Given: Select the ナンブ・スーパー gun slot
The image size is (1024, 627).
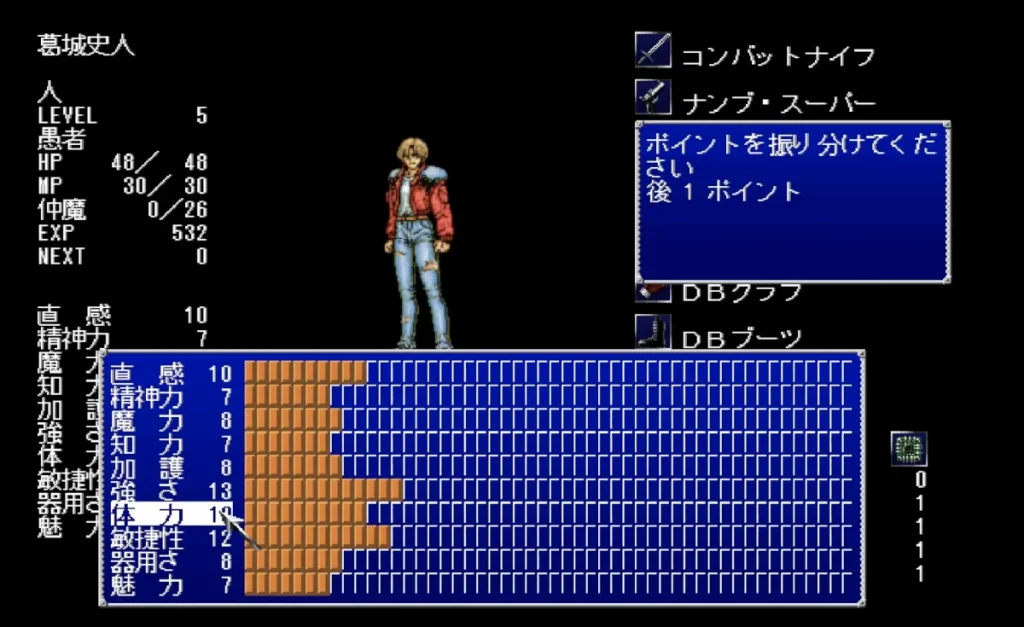Looking at the screenshot, I should pos(757,101).
